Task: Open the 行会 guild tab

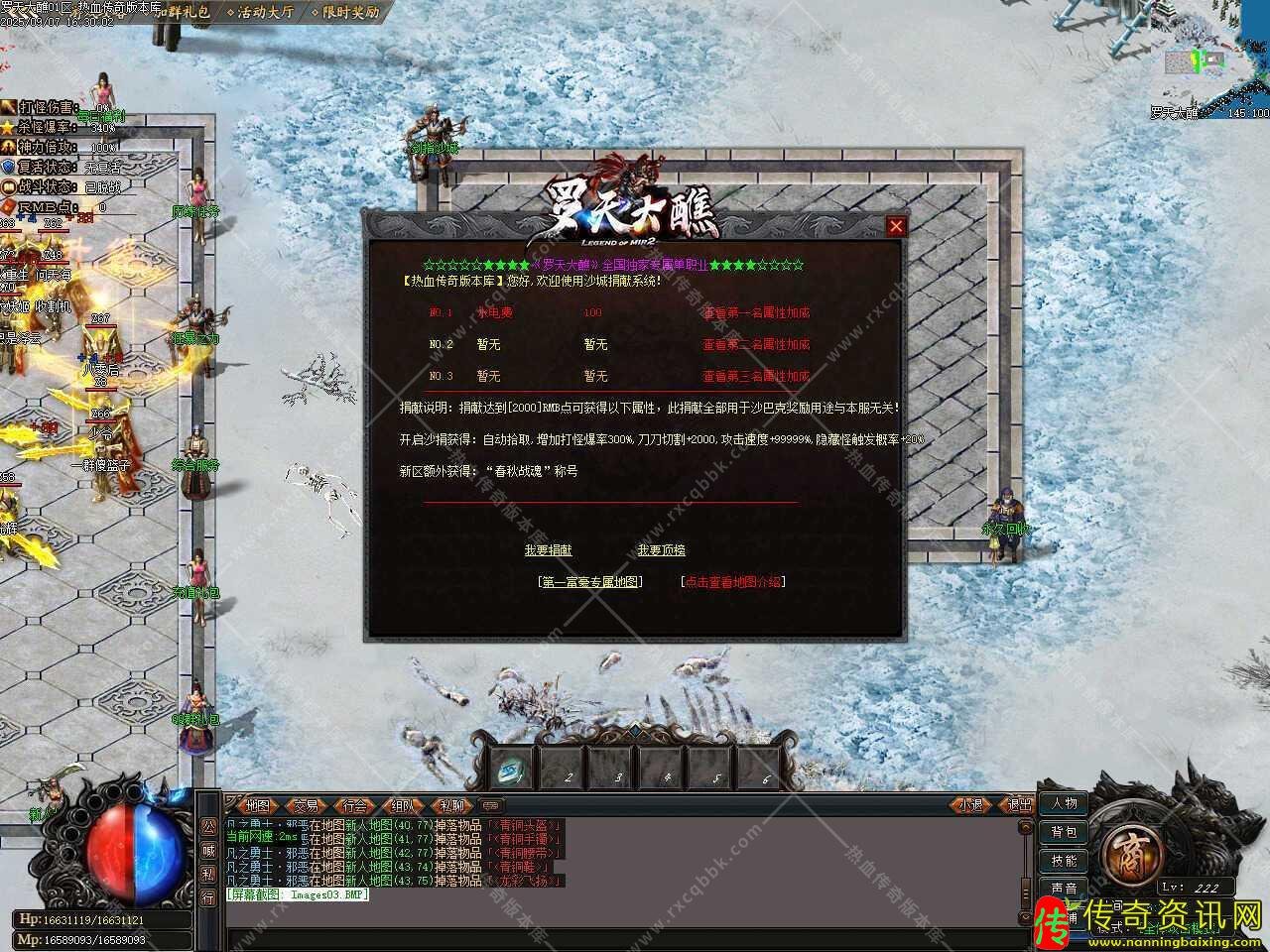Action: point(354,805)
